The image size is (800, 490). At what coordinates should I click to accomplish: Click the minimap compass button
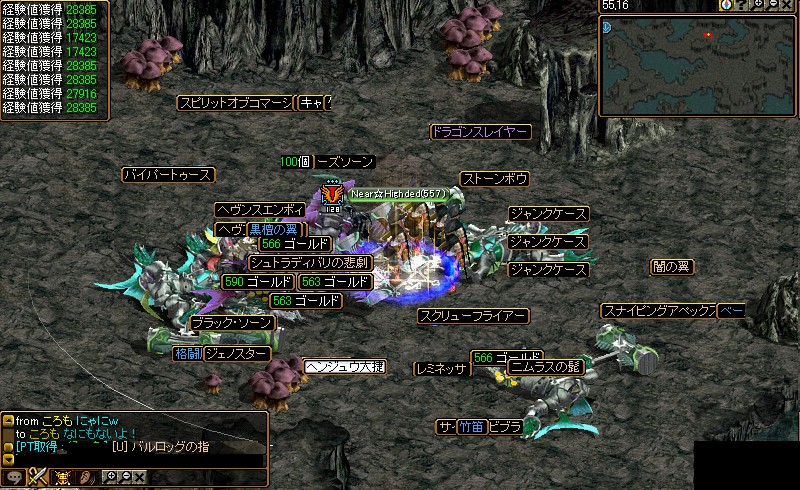[726, 5]
